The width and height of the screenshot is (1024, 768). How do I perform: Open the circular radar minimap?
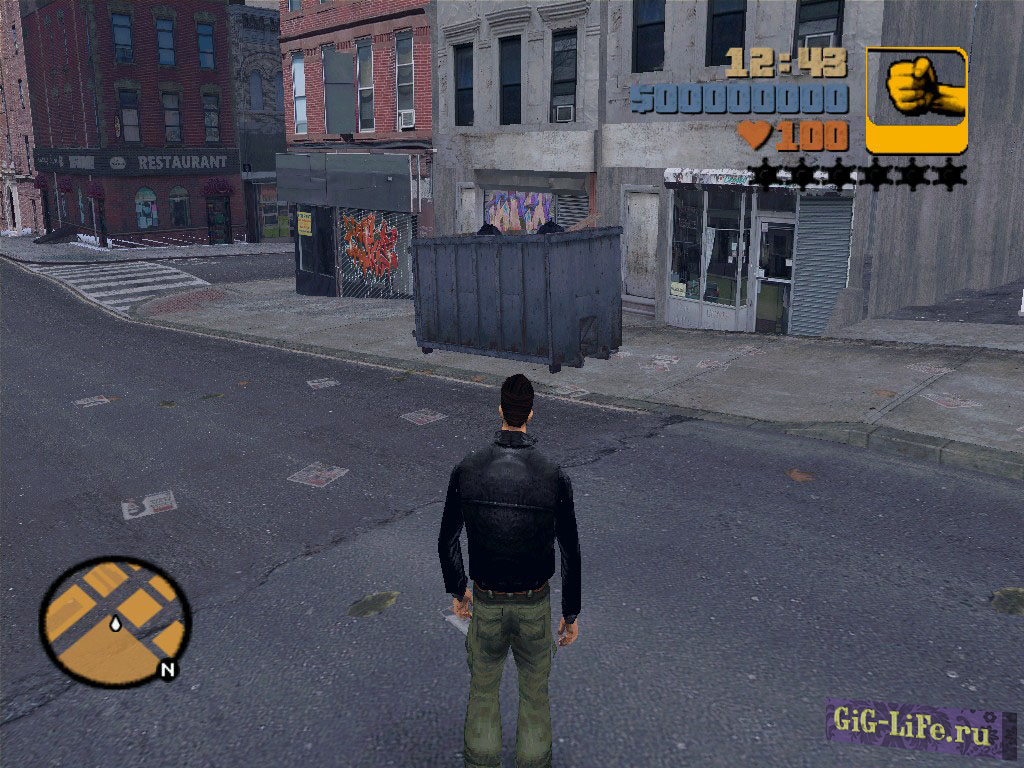click(x=115, y=621)
